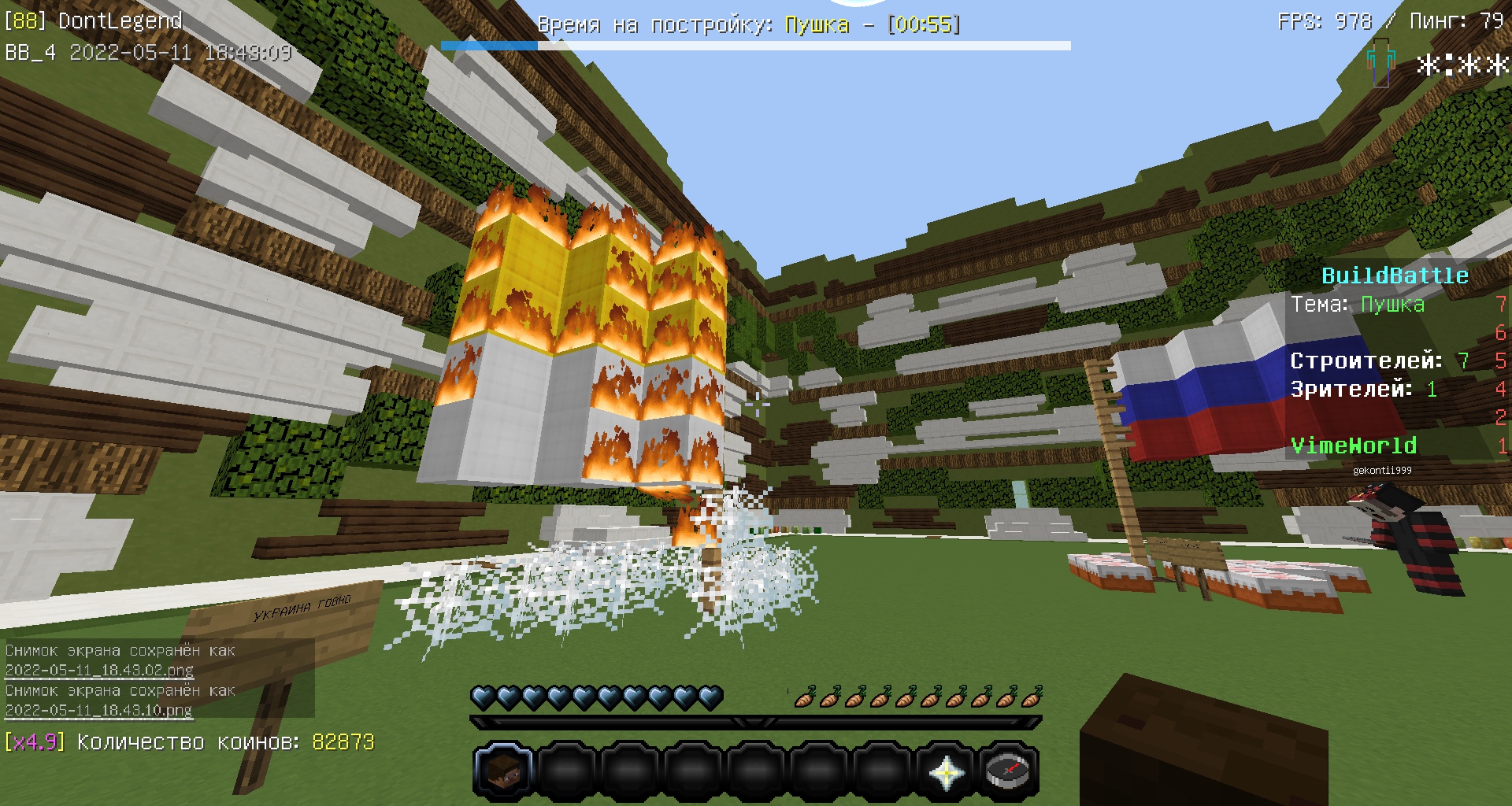
Task: Open screenshot link 2022-05-11_18.43.02.png
Action: [x=98, y=671]
